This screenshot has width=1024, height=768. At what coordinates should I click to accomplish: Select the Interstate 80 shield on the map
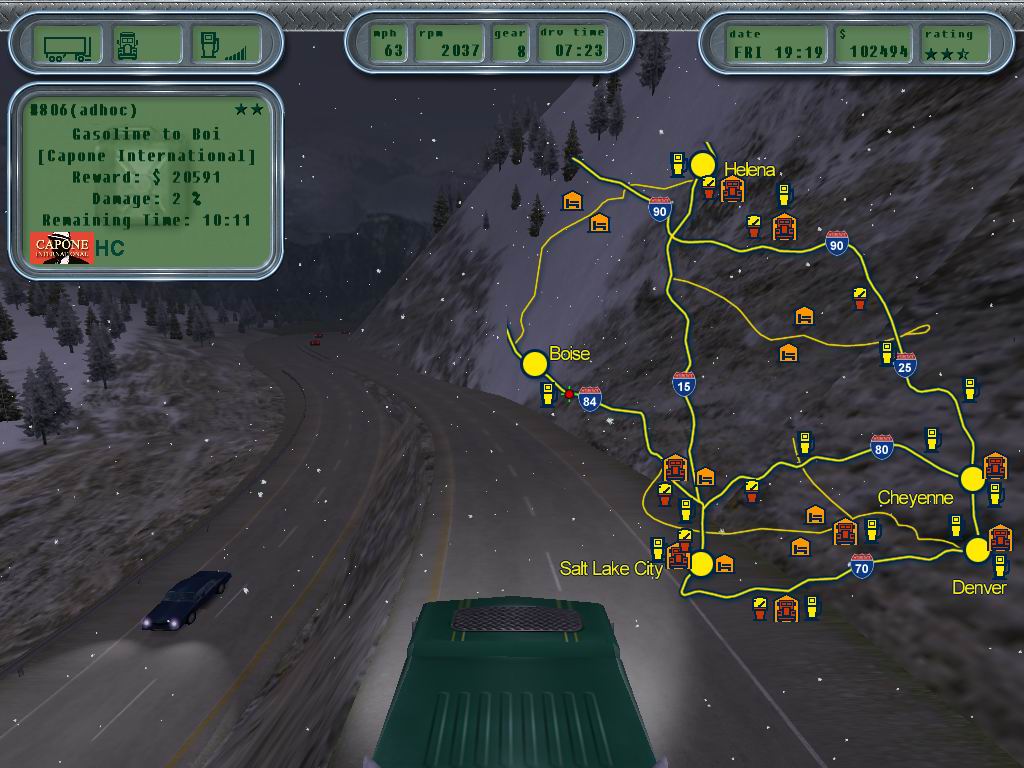tap(881, 447)
